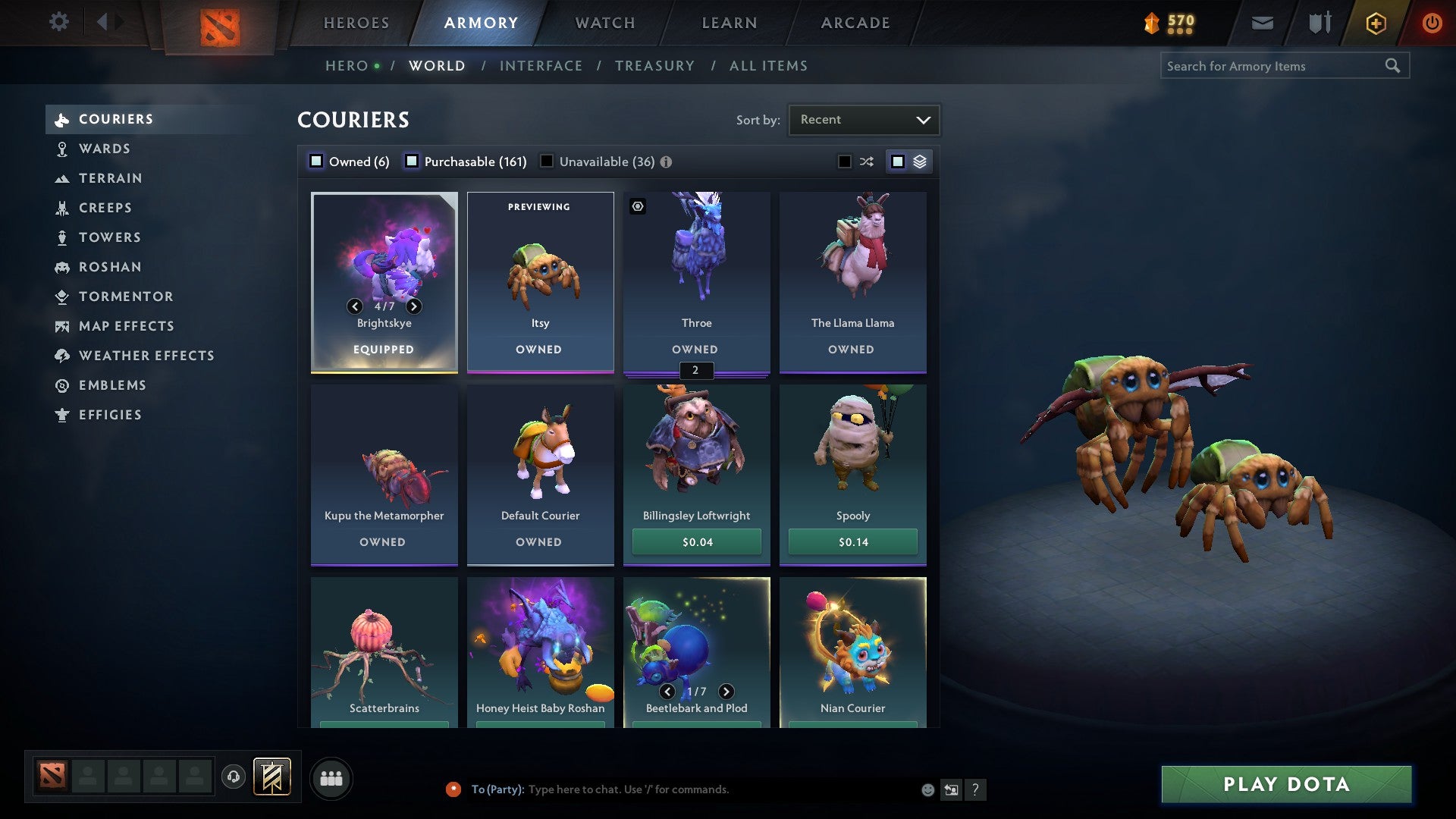Click the settings gear icon

click(58, 23)
